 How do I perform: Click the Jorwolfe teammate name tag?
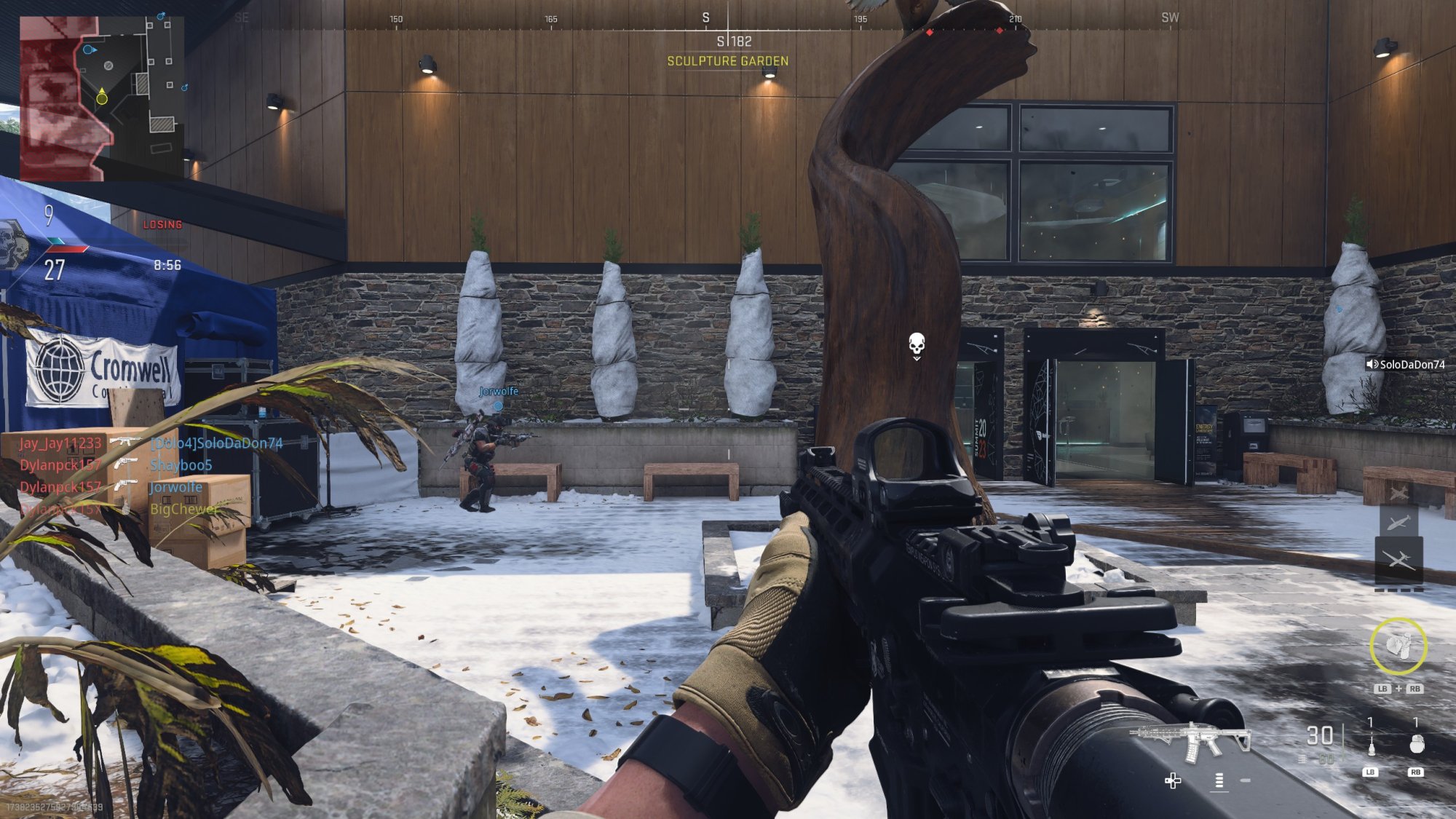[499, 391]
